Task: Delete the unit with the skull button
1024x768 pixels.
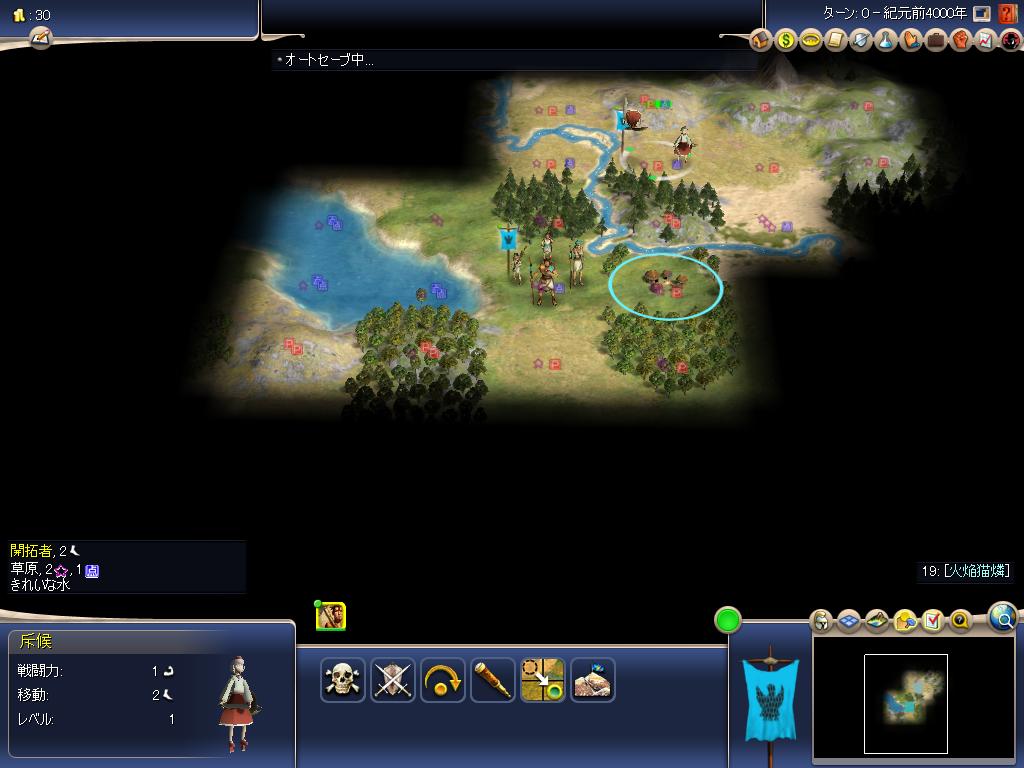Action: [x=343, y=681]
